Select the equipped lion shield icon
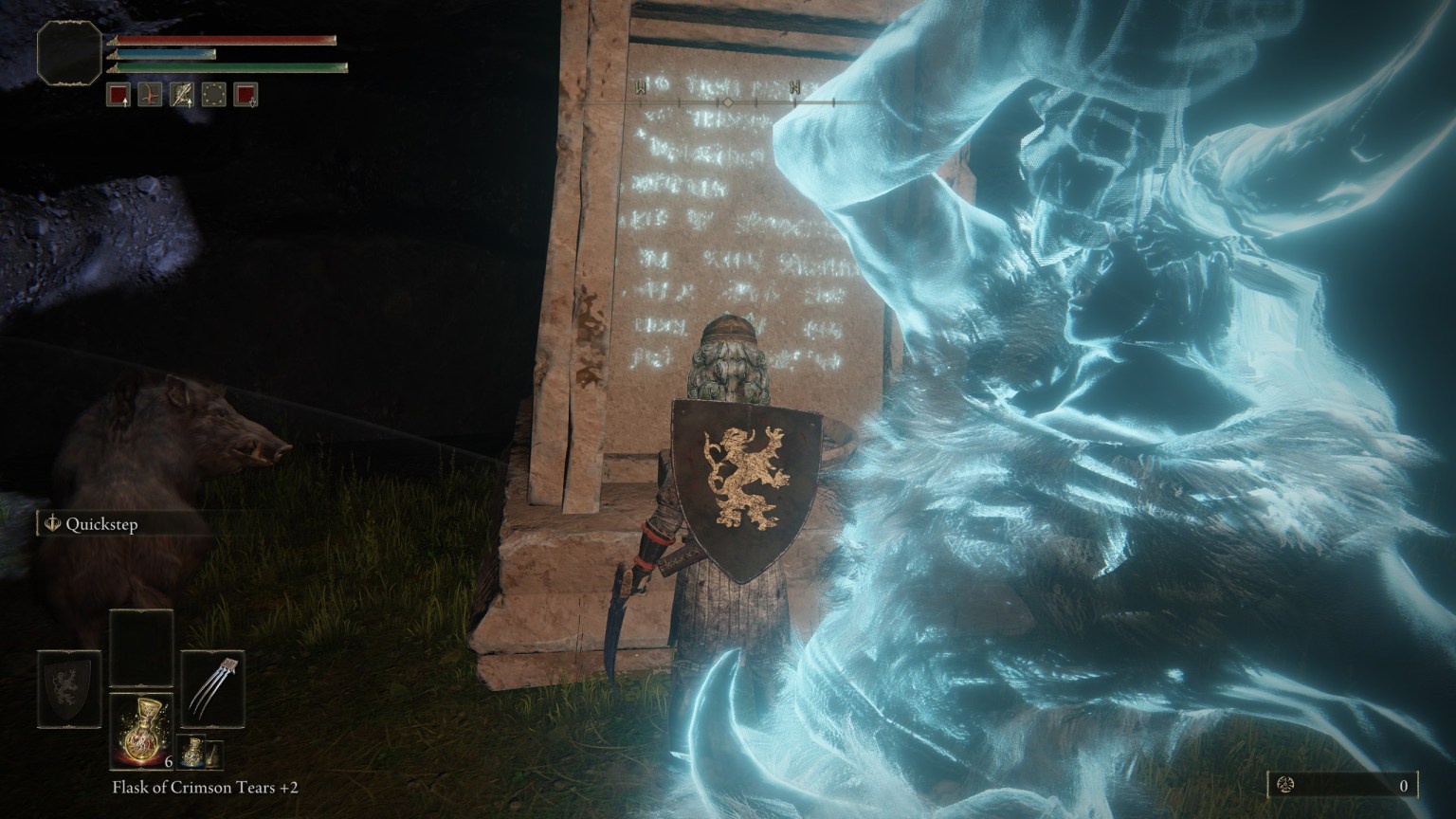Image resolution: width=1456 pixels, height=819 pixels. [68, 689]
